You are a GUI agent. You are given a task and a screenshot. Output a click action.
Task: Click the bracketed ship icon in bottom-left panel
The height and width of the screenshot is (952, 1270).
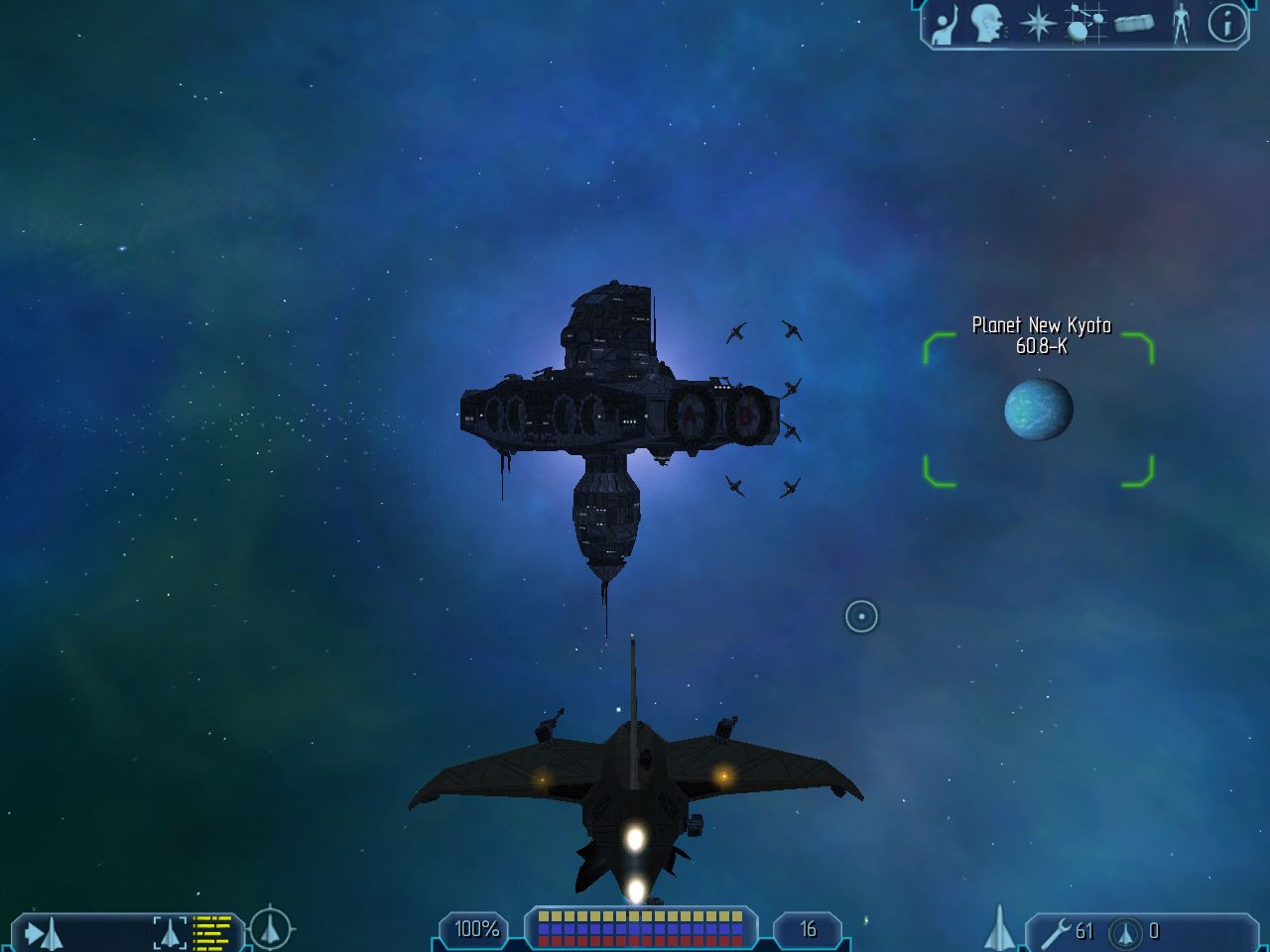(x=170, y=933)
